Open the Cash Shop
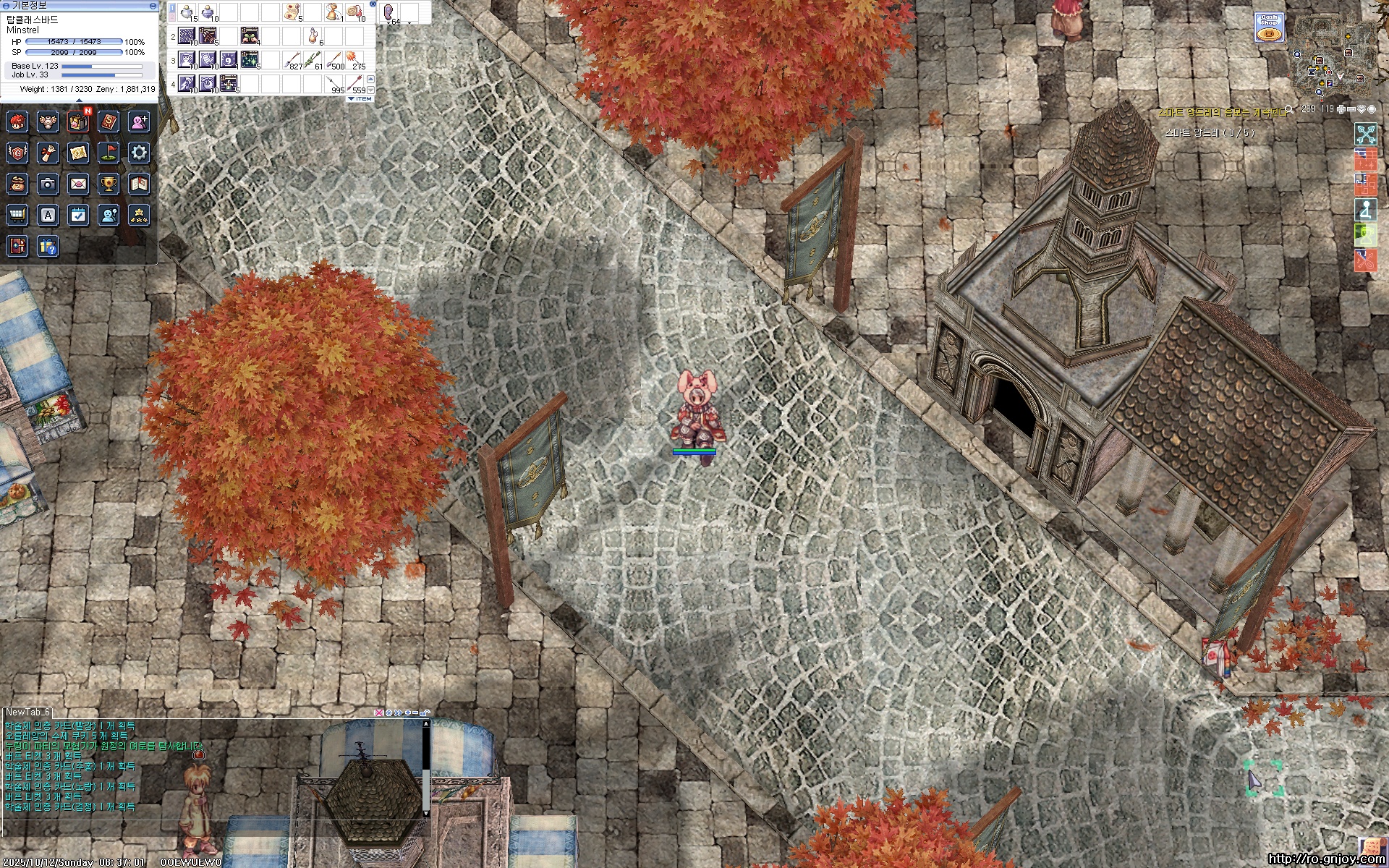The height and width of the screenshot is (868, 1389). tap(1268, 27)
